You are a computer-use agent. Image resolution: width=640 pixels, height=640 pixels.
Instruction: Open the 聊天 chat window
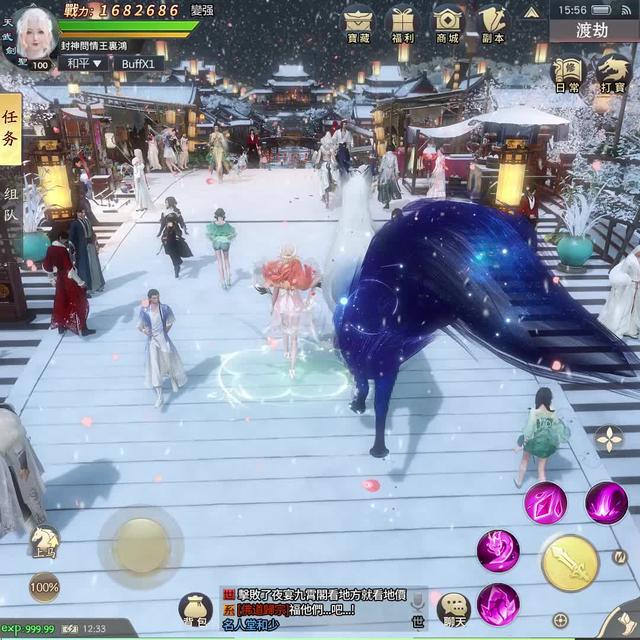pyautogui.click(x=454, y=609)
